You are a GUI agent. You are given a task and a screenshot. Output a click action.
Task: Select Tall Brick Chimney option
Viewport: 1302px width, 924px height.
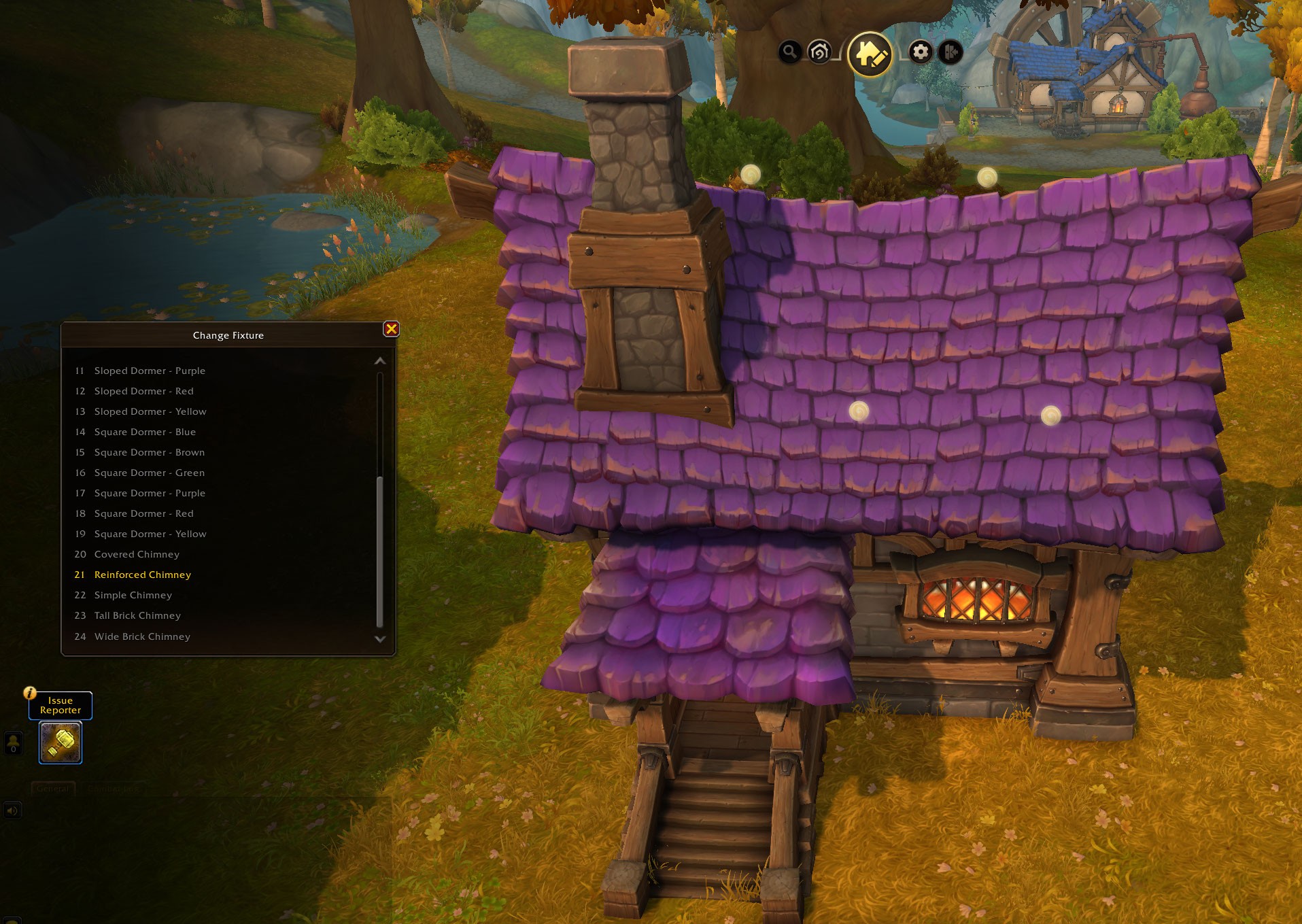pos(137,615)
